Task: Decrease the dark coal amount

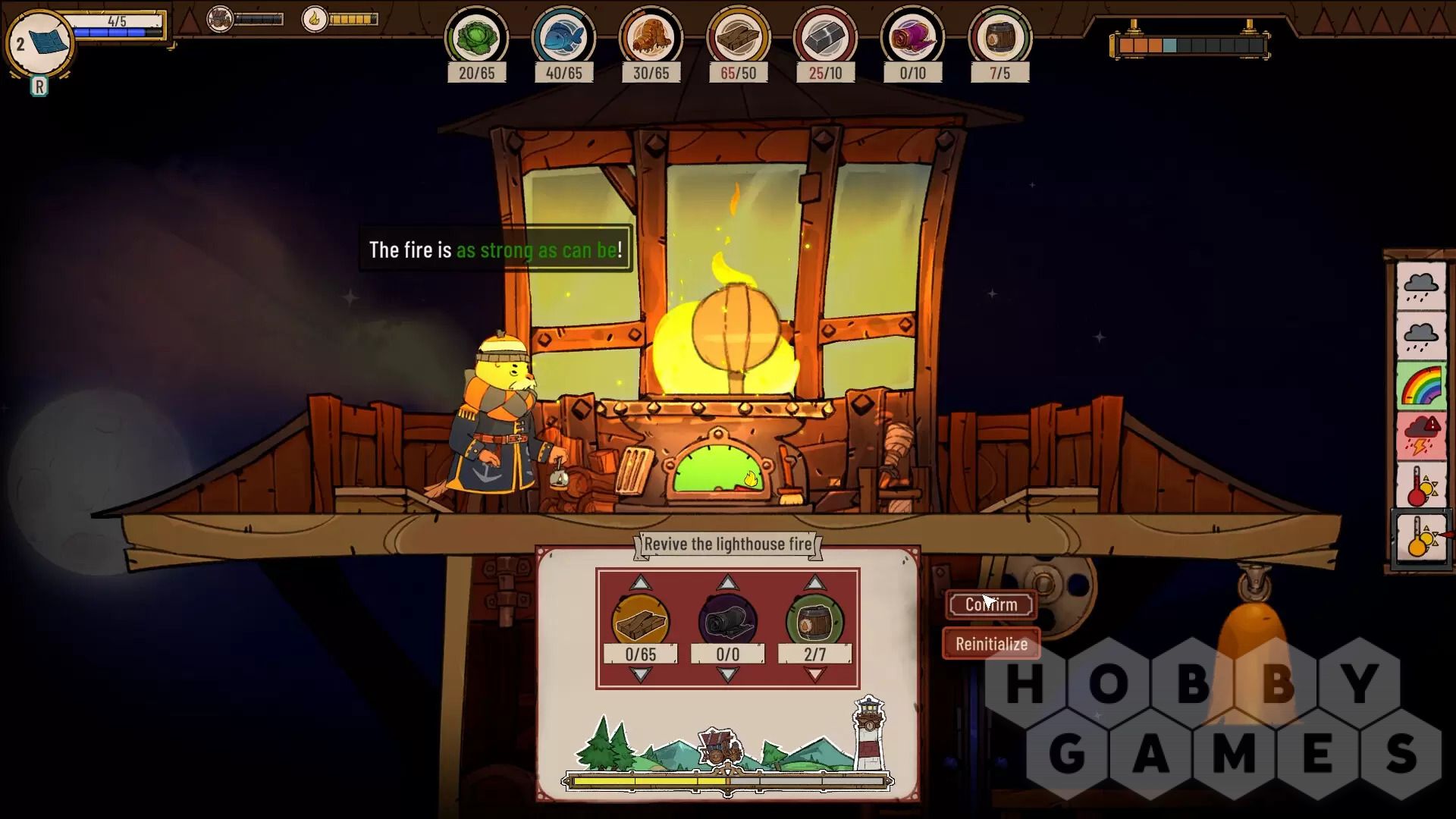Action: pyautogui.click(x=728, y=675)
